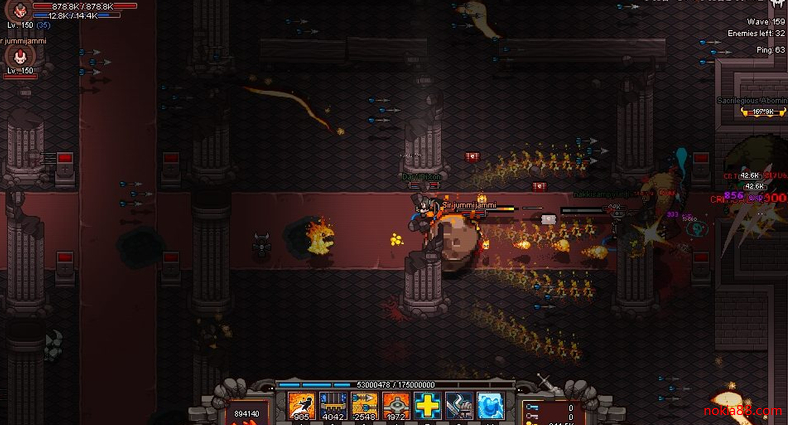The image size is (788, 425).
Task: Select your own player portrait
Action: pos(19,11)
